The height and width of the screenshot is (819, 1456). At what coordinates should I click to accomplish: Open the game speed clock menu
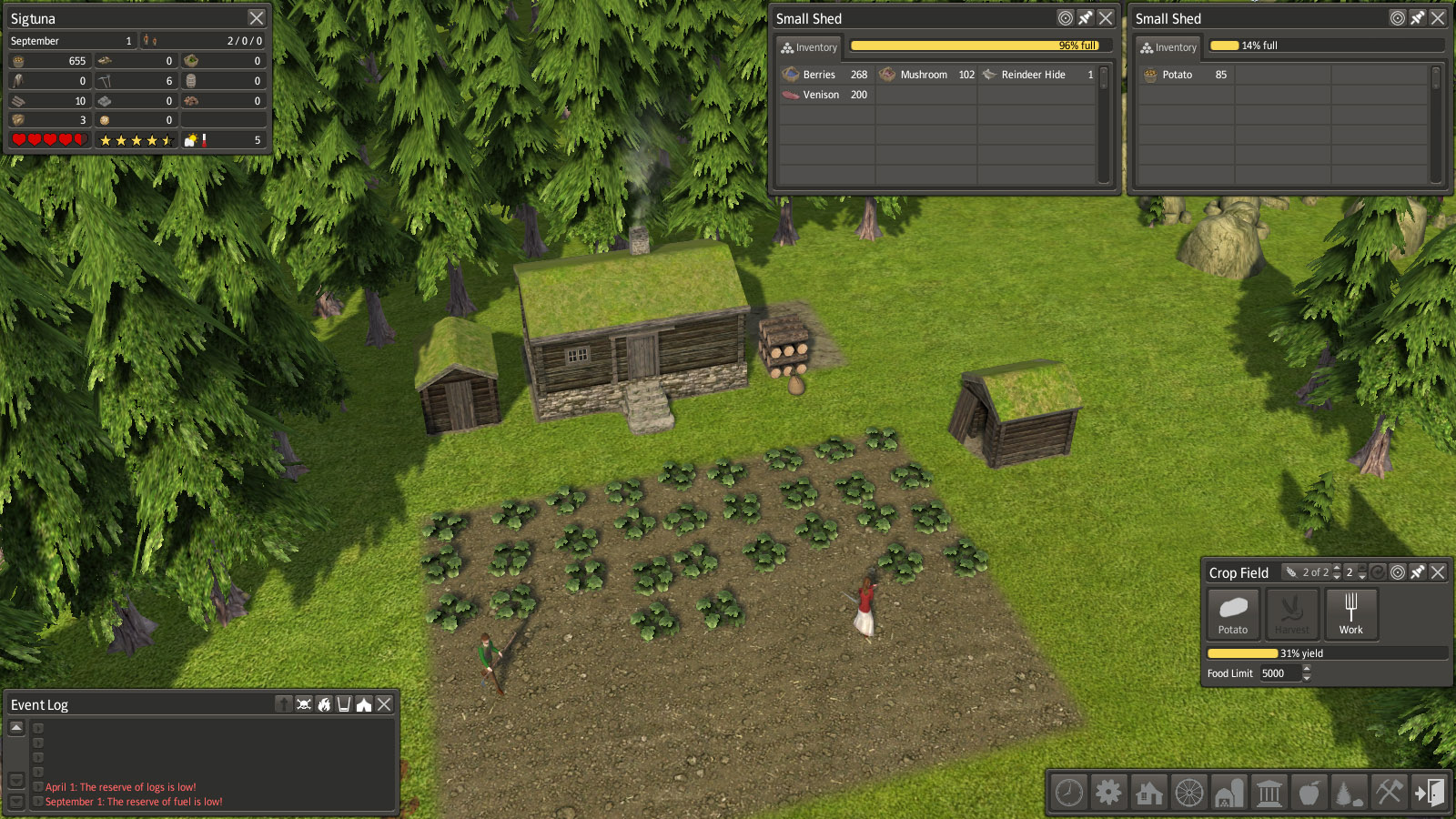[1069, 793]
